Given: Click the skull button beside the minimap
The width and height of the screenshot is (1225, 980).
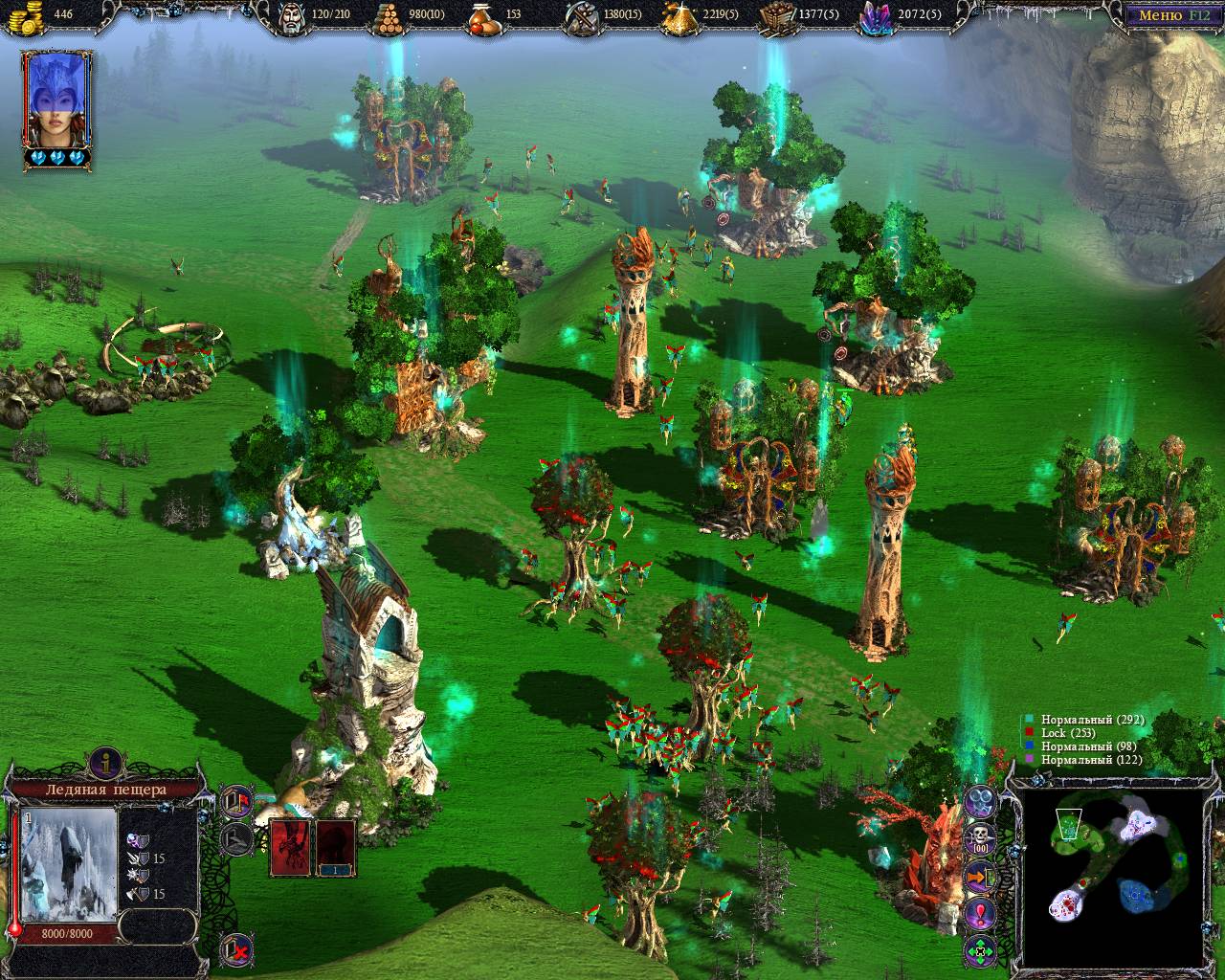Looking at the screenshot, I should (x=980, y=839).
